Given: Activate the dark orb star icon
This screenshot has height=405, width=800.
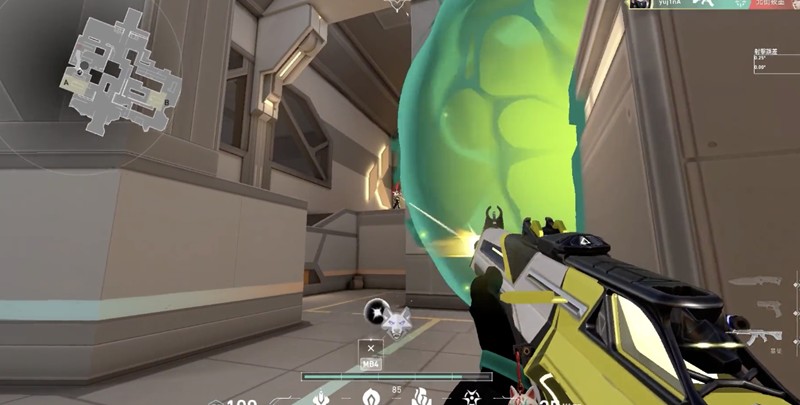Looking at the screenshot, I should (x=376, y=311).
